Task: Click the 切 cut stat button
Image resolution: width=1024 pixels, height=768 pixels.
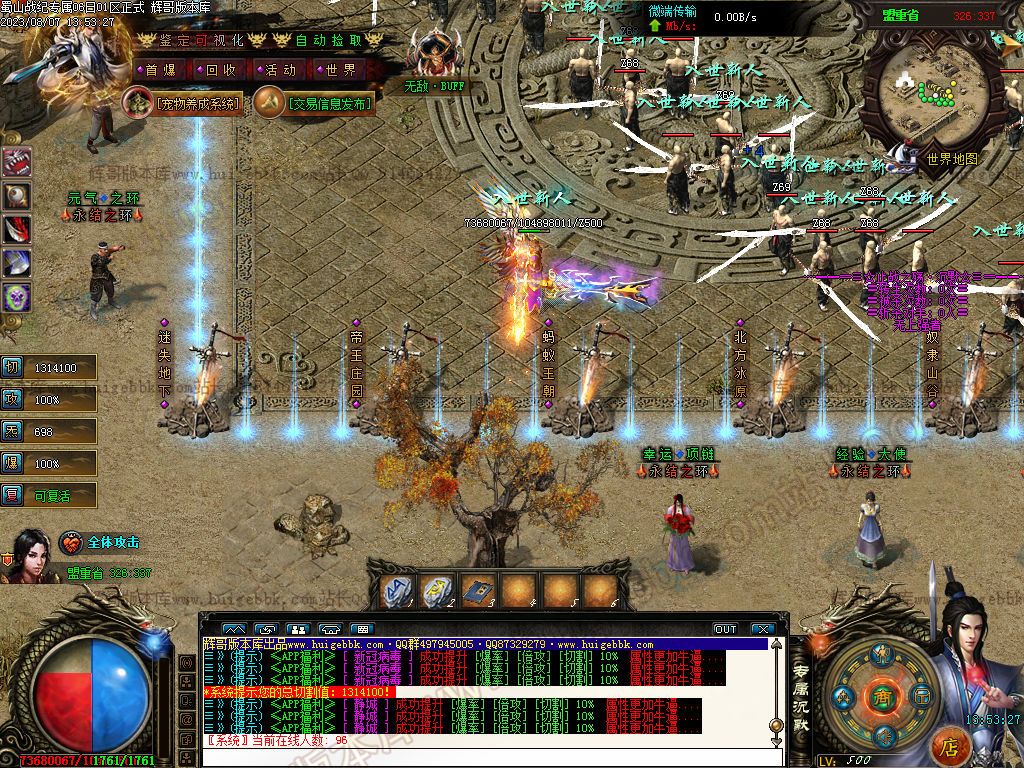Action: (12, 367)
